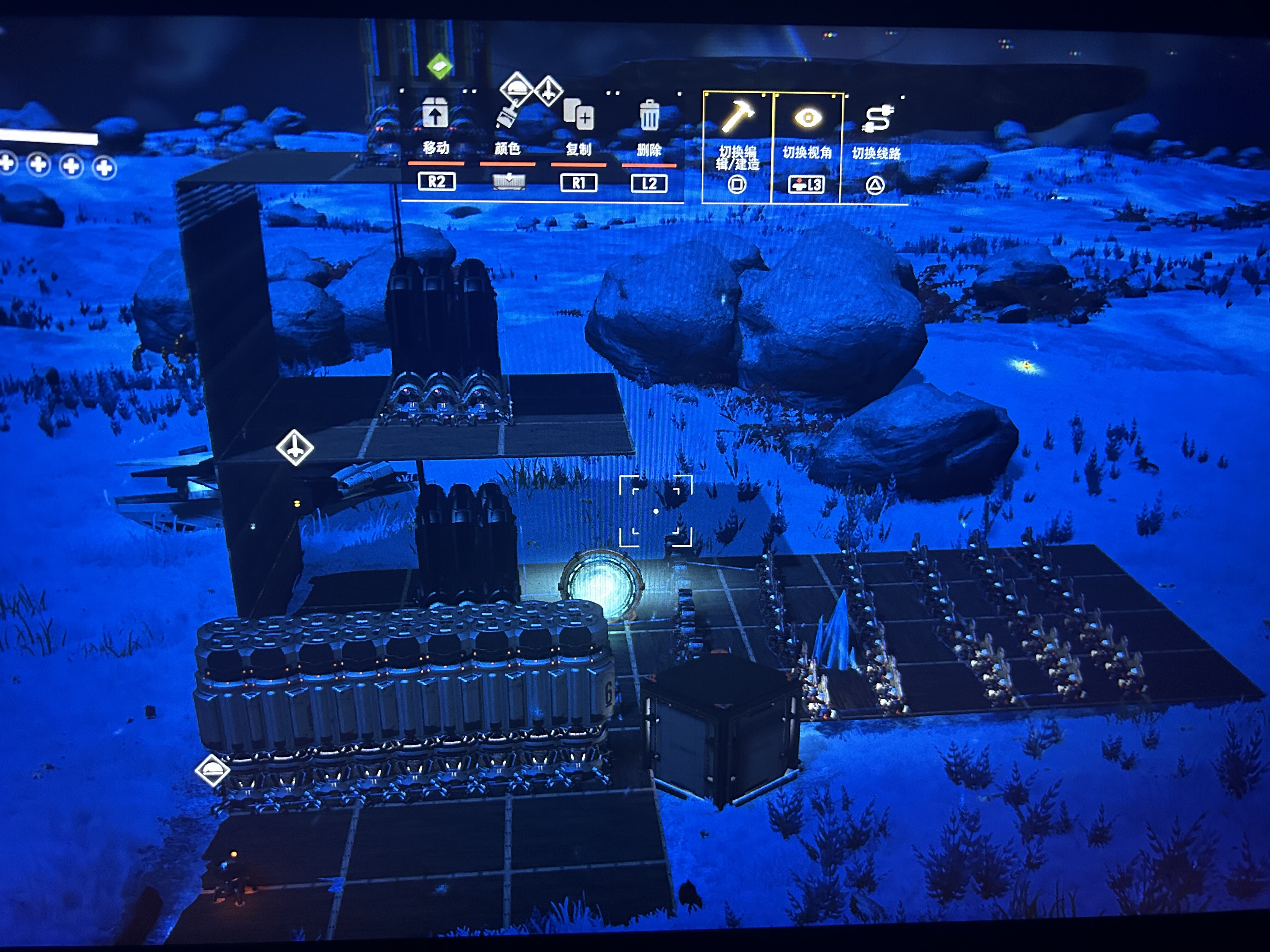
Task: Click the green diamond waypoint marker
Action: (x=440, y=66)
